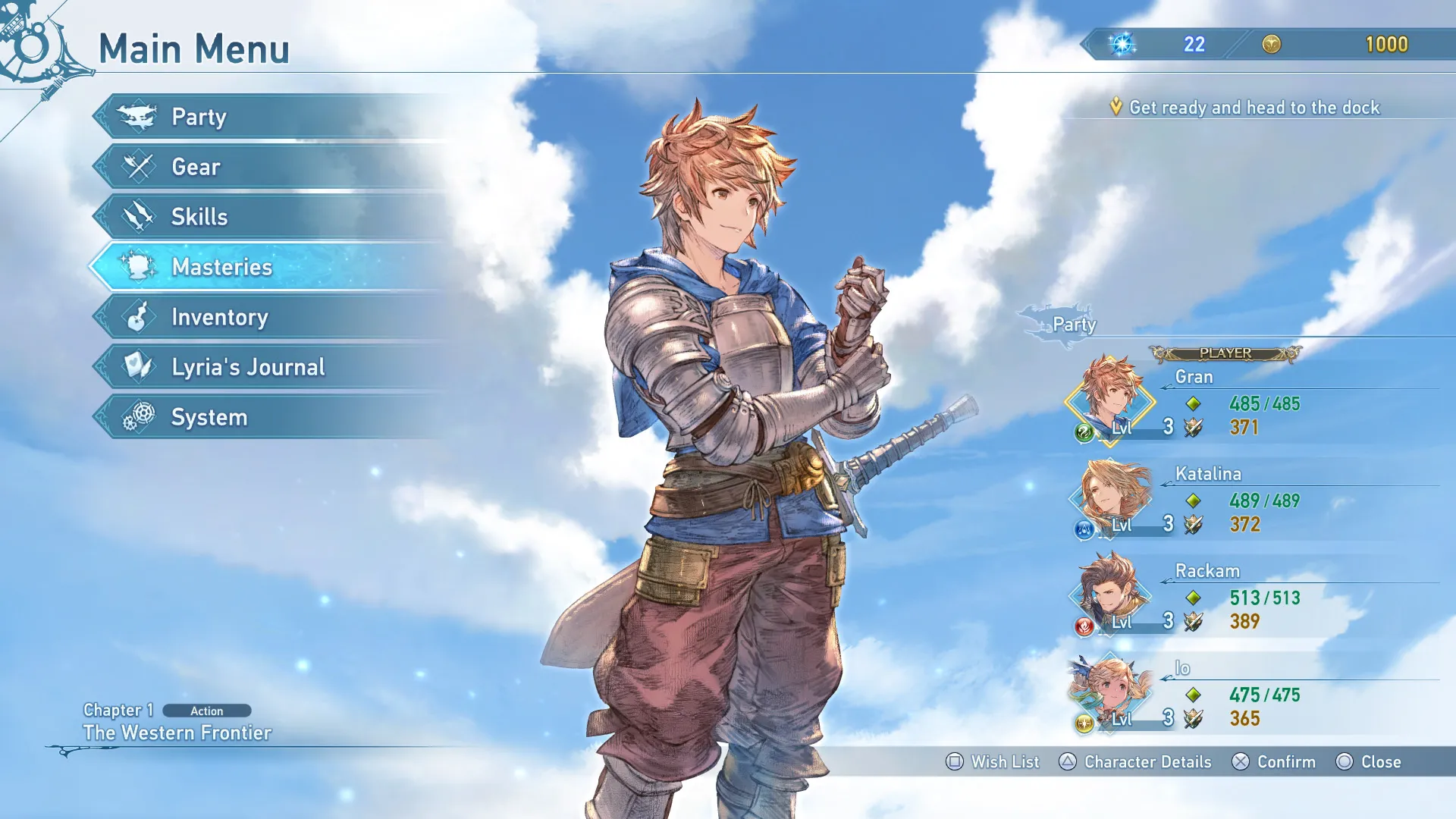Go to the Skills menu
The image size is (1456, 819).
(199, 217)
